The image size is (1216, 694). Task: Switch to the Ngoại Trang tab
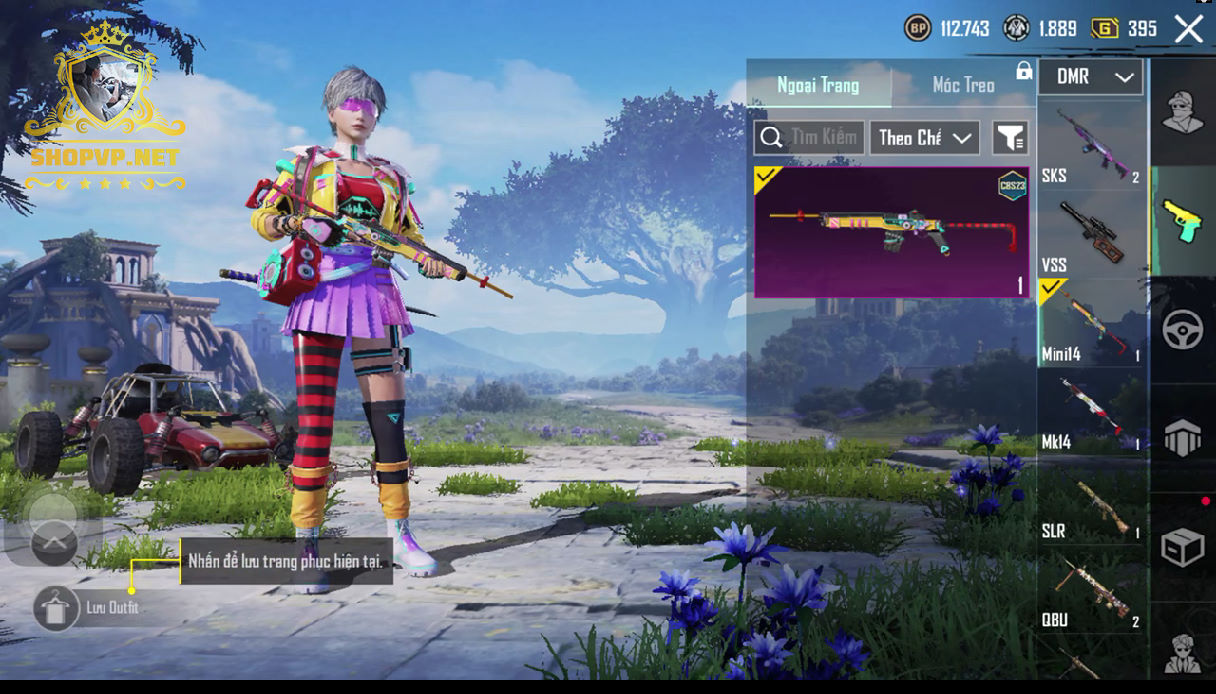(818, 85)
